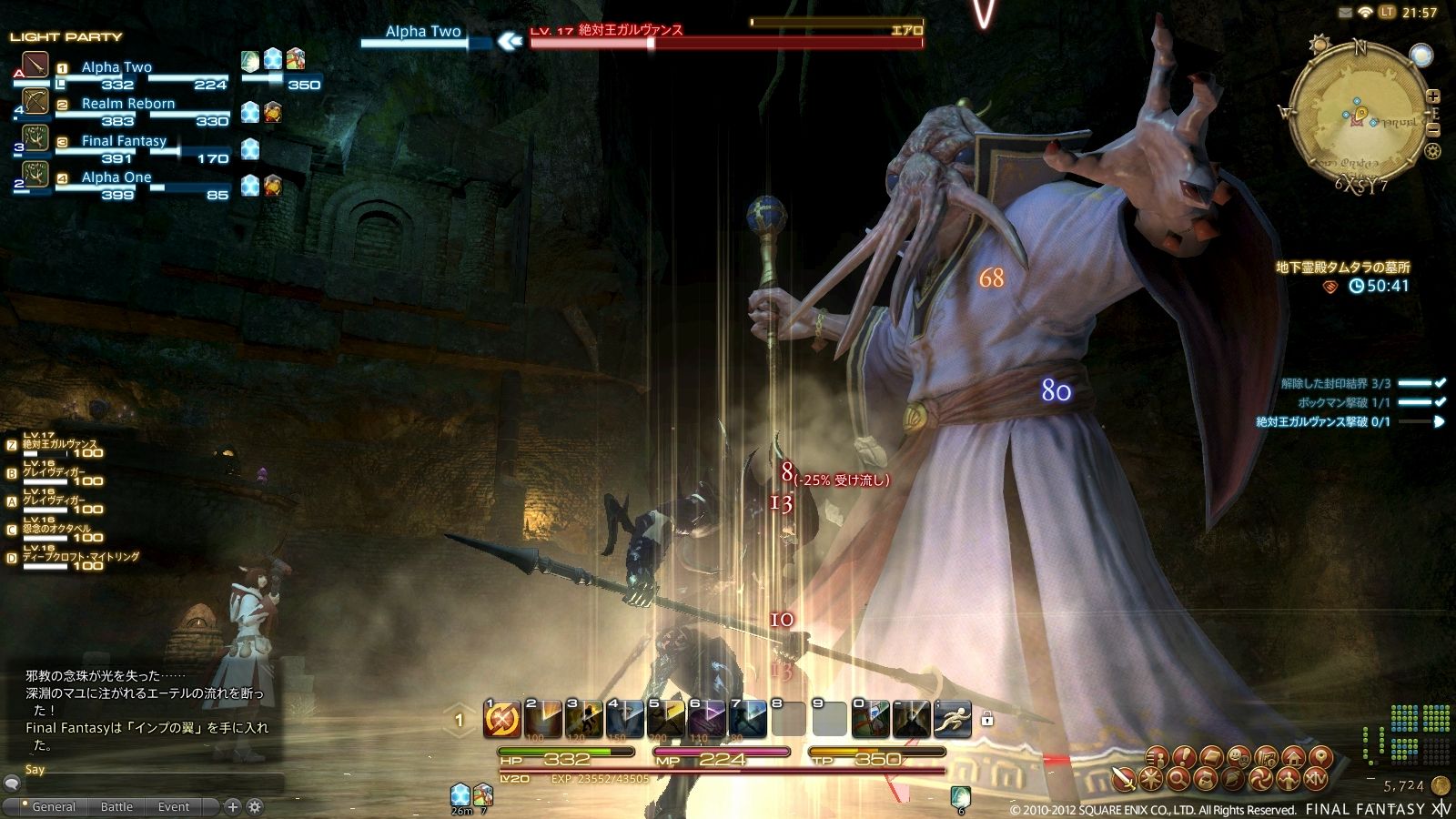The height and width of the screenshot is (819, 1456).
Task: Click the hotbar page-down chevron
Action: tap(458, 733)
